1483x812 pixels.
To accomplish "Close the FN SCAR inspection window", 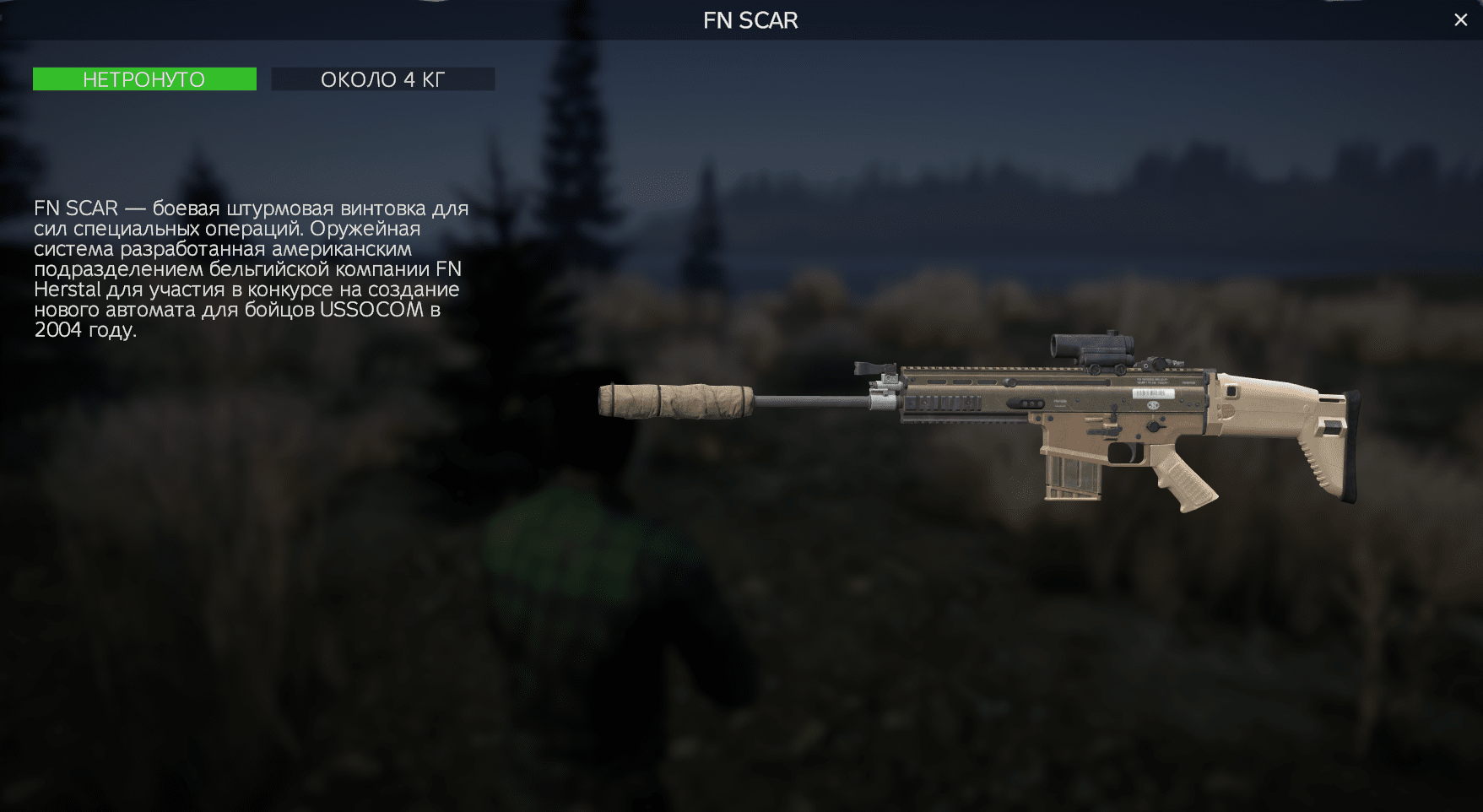I will [1460, 20].
